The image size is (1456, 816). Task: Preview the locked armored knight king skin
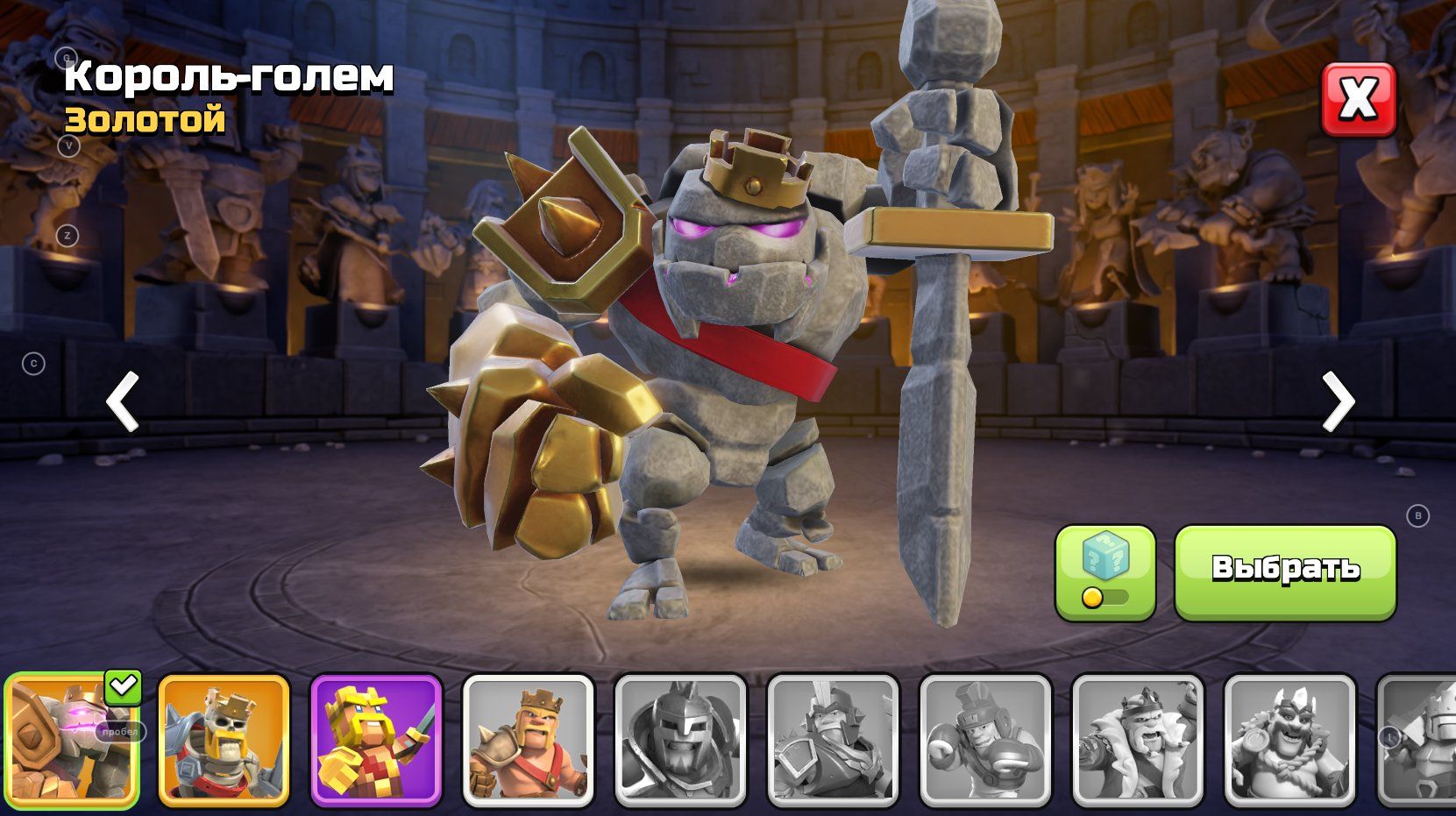click(833, 740)
